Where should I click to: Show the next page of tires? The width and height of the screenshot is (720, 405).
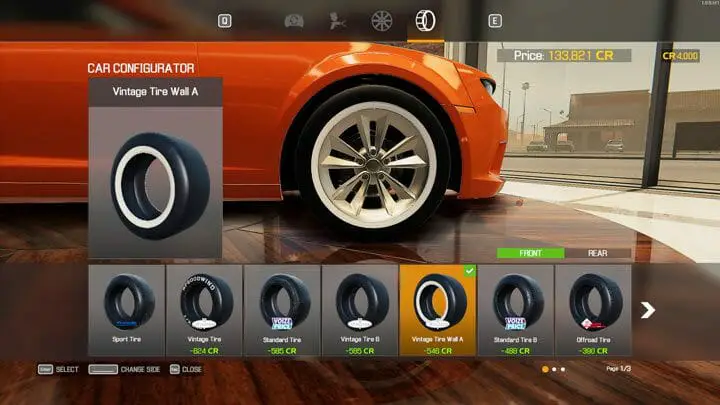click(648, 310)
